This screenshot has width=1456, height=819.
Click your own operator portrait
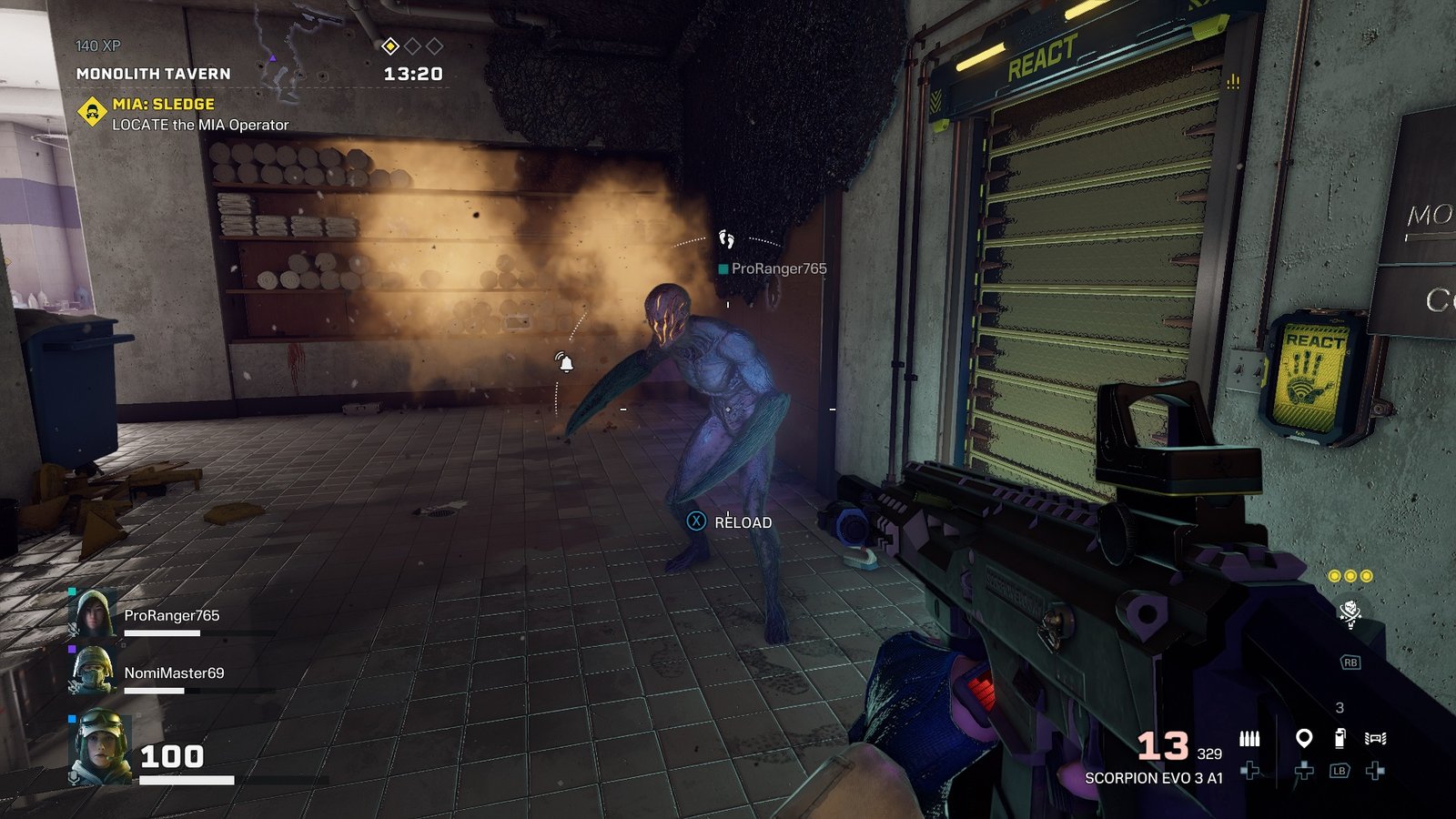click(x=99, y=748)
